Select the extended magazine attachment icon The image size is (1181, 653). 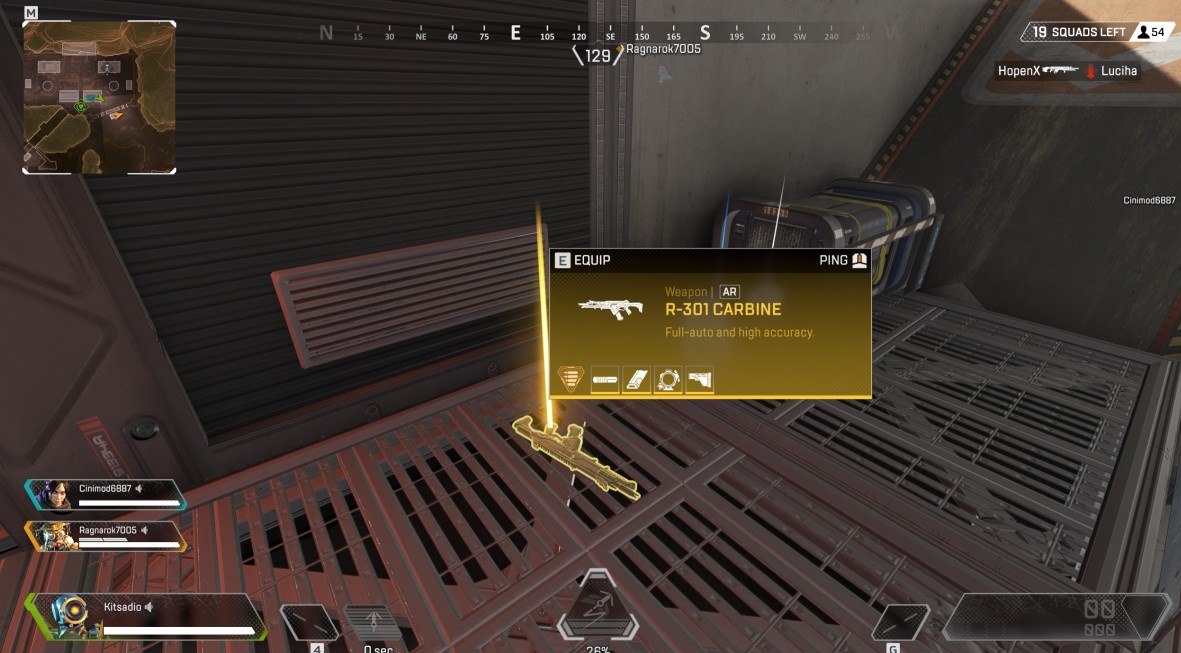[x=636, y=380]
